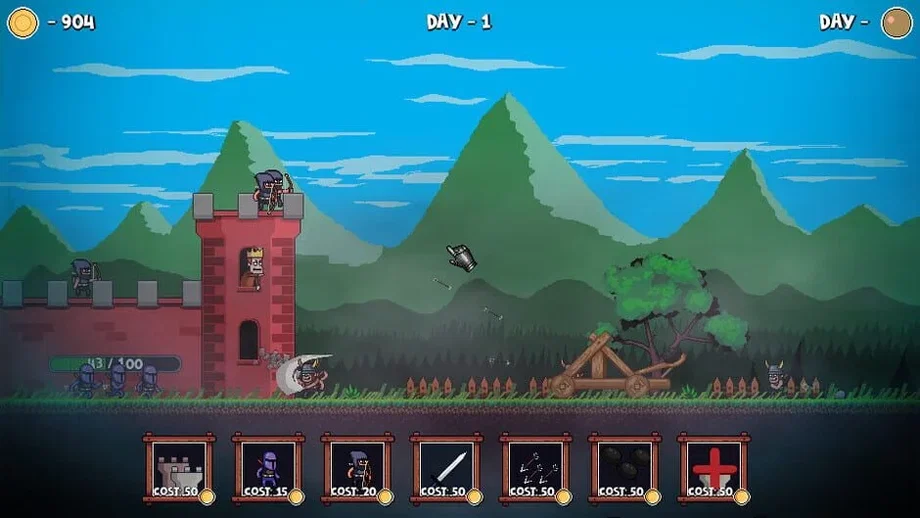The width and height of the screenshot is (920, 518).
Task: Hire the hooded archer unit for 20
Action: pos(357,468)
